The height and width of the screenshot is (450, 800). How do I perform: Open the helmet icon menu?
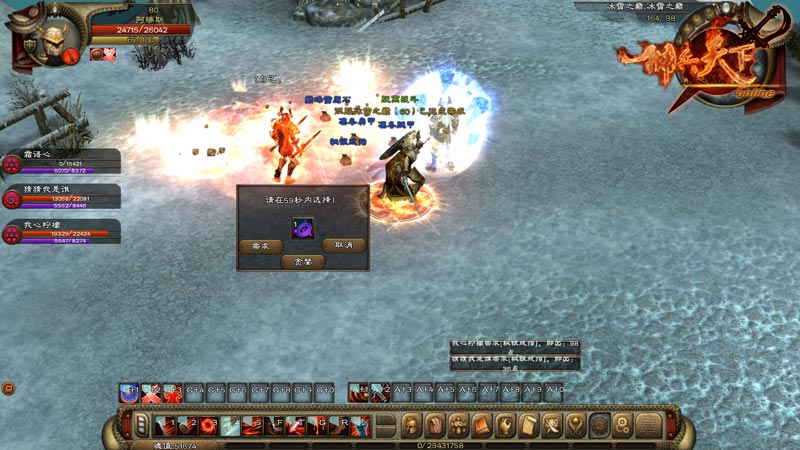tap(411, 425)
